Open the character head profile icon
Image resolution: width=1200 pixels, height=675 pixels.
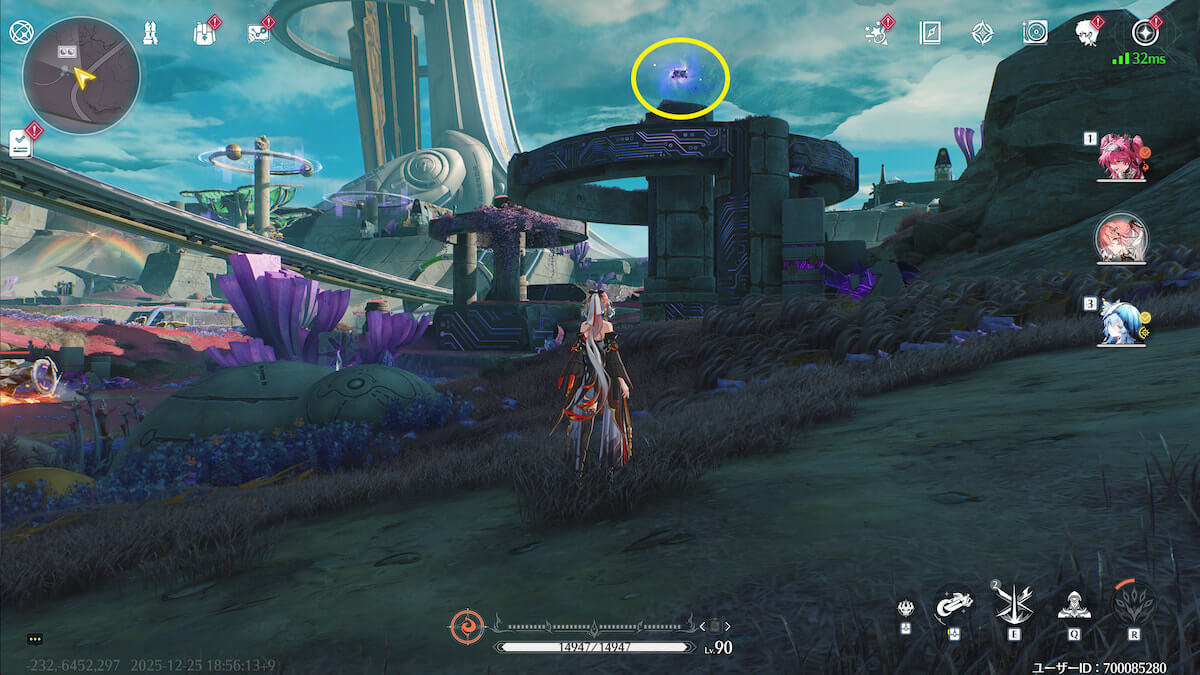1088,33
